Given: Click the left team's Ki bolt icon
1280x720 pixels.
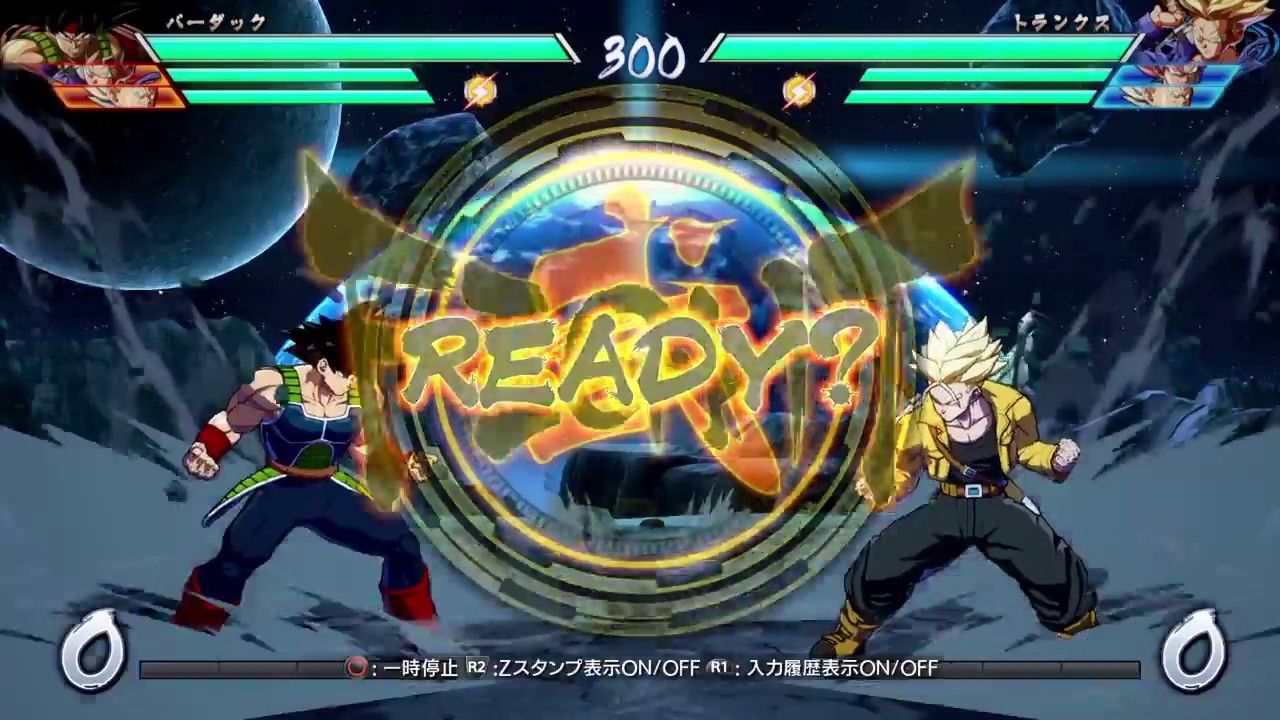Looking at the screenshot, I should 481,90.
